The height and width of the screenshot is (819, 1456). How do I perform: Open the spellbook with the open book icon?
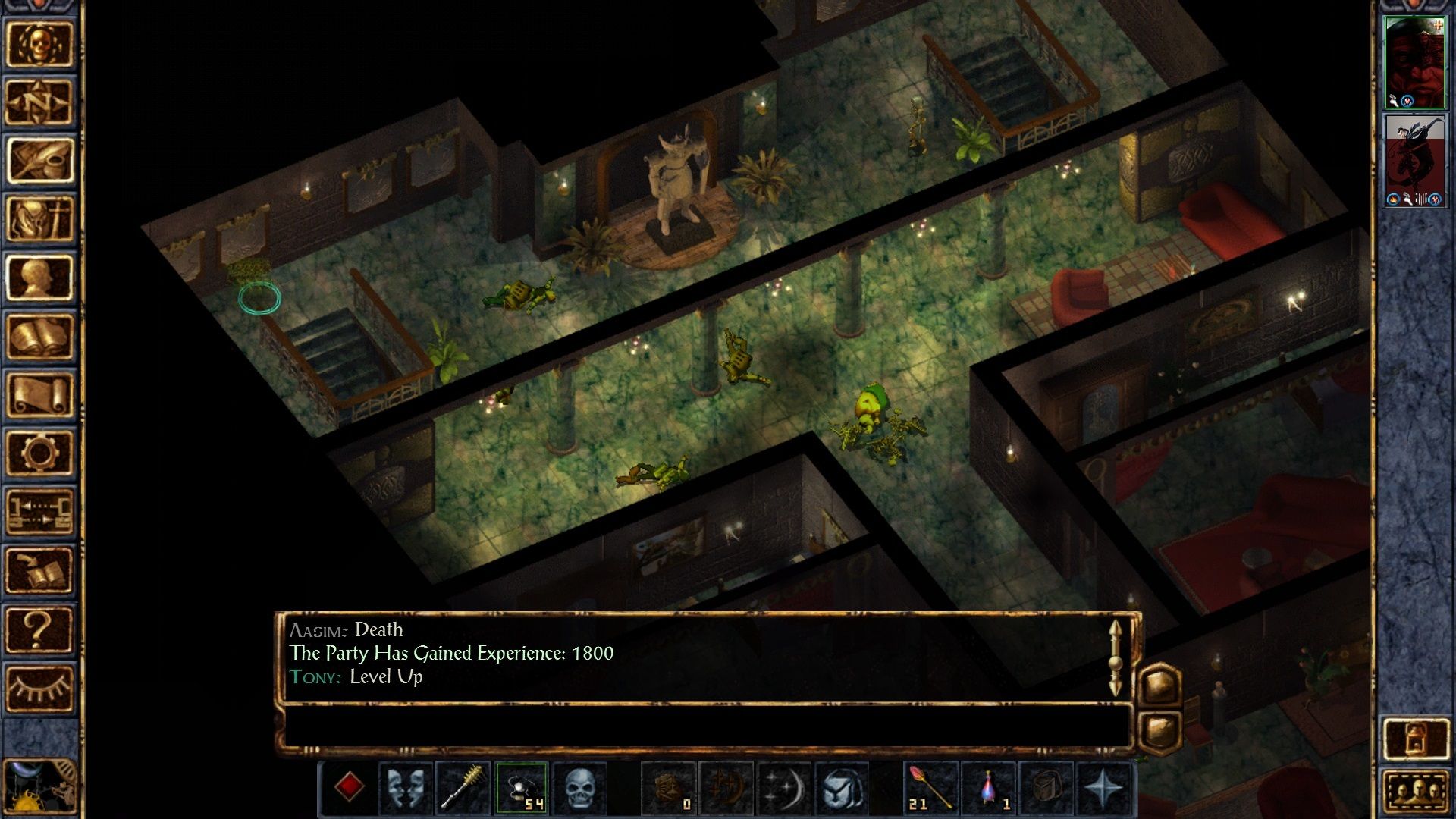[x=39, y=336]
